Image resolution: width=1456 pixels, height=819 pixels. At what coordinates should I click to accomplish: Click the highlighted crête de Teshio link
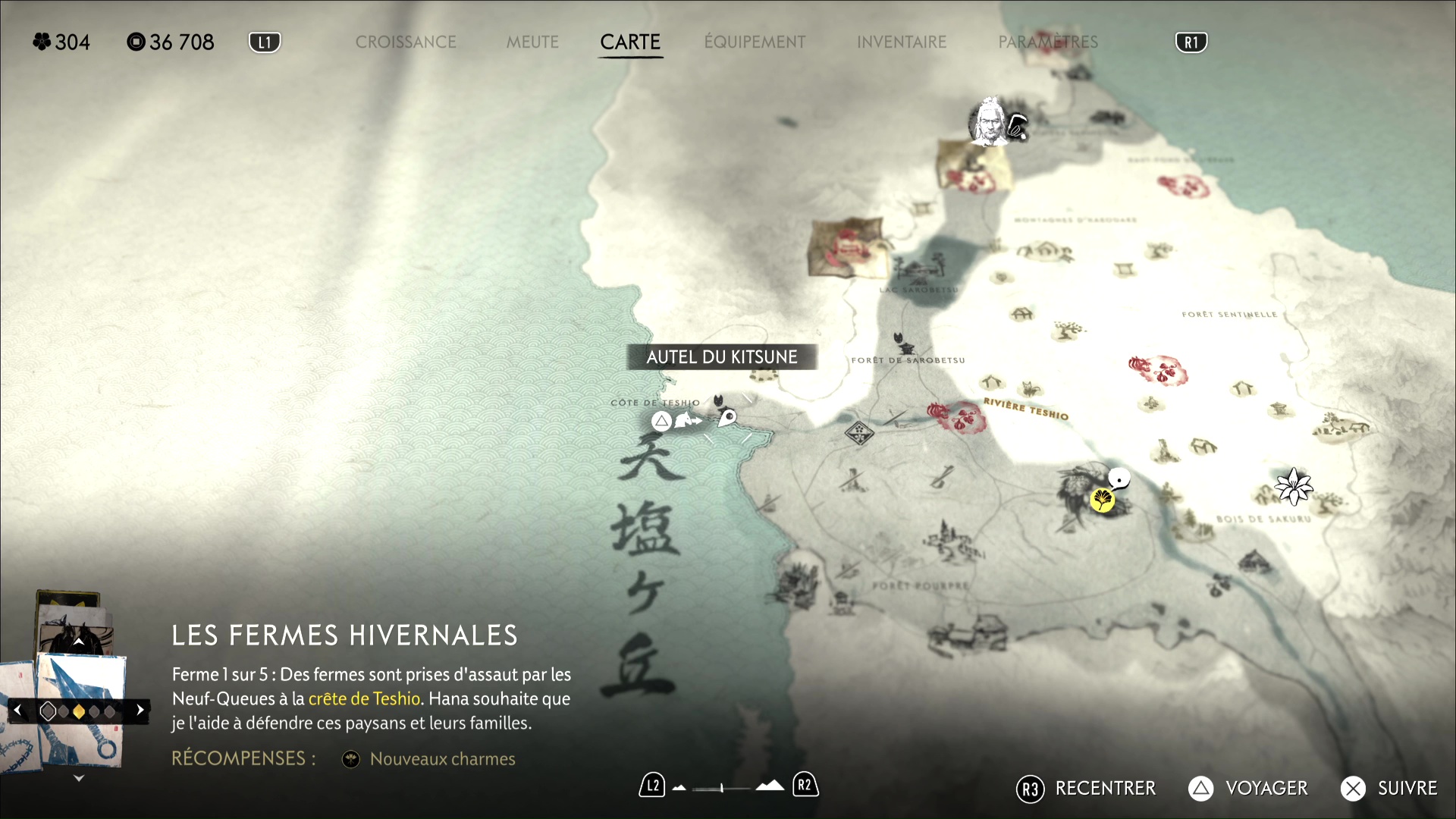[x=364, y=698]
